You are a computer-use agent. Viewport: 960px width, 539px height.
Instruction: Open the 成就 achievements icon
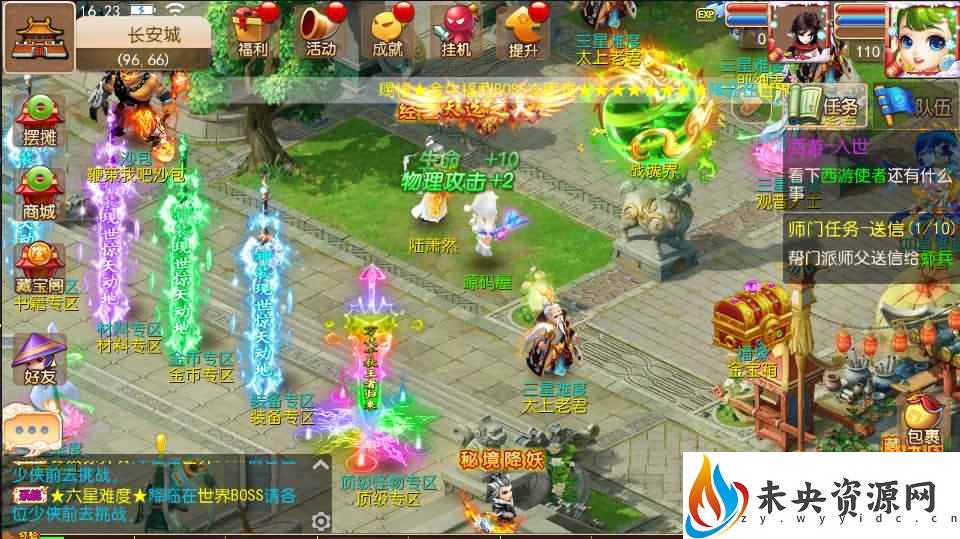[x=387, y=30]
